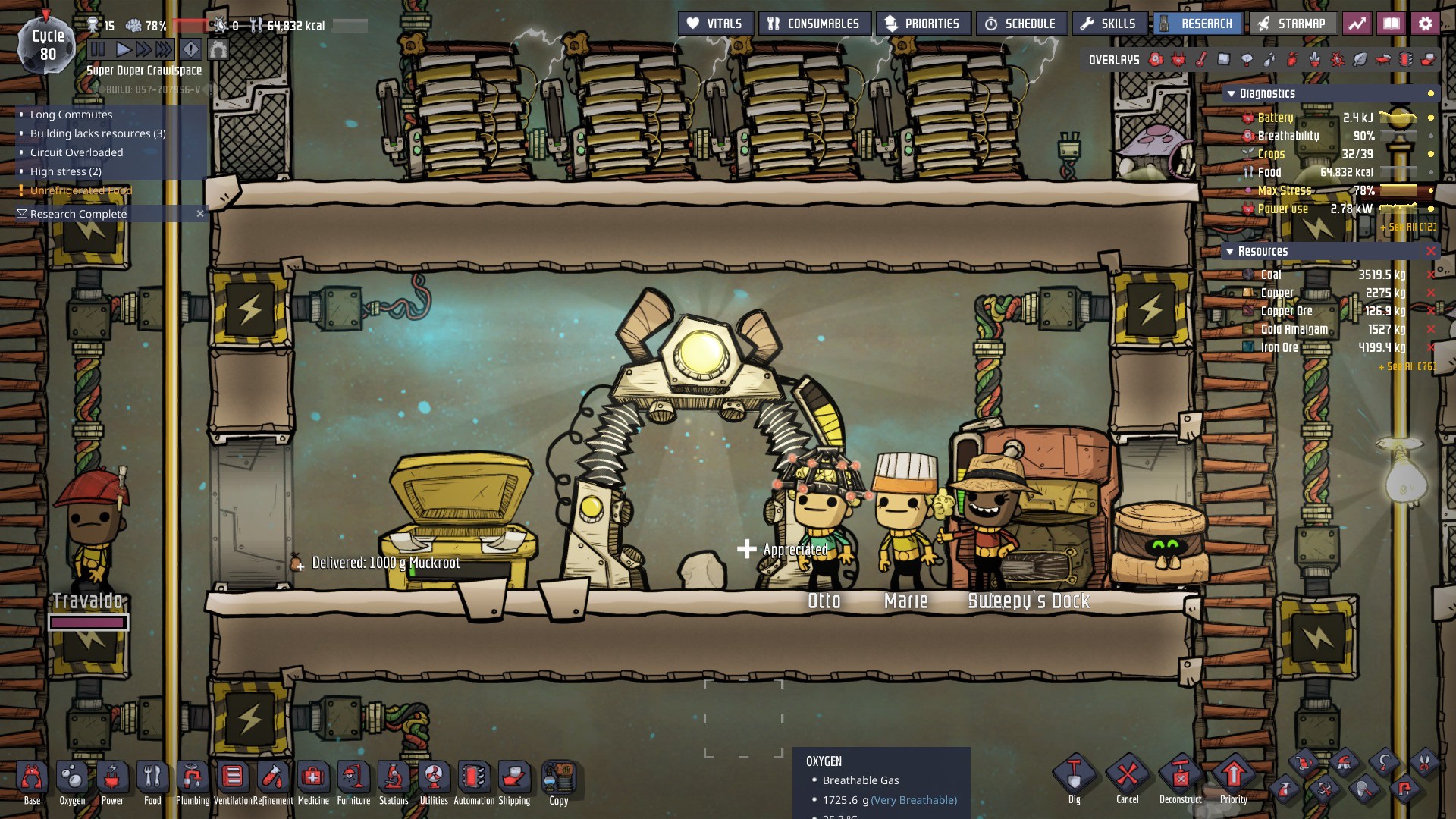The width and height of the screenshot is (1456, 819).
Task: Open the Circuit Overloaded alert
Action: [77, 152]
